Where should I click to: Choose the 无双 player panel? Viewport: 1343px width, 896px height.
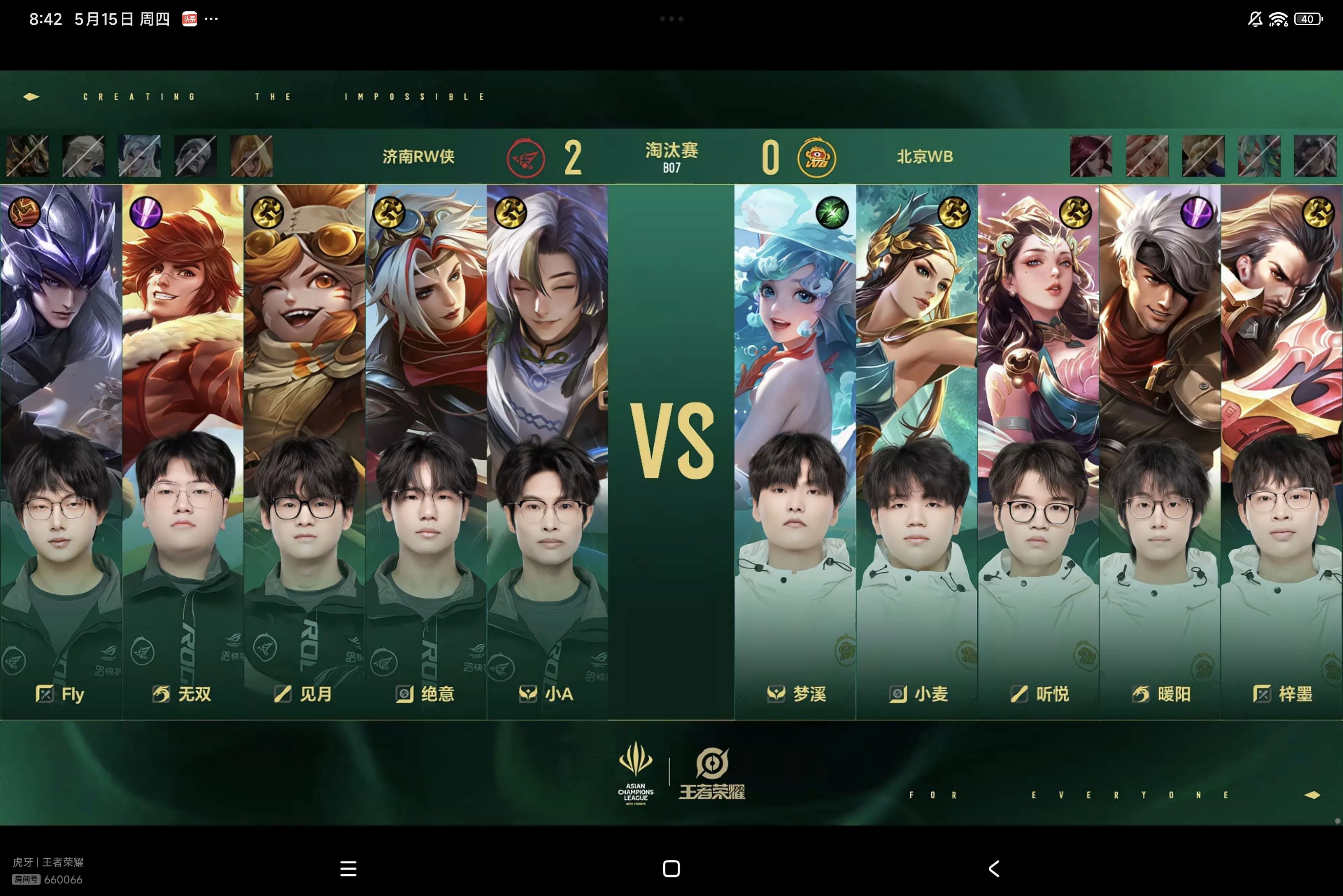pos(183,451)
